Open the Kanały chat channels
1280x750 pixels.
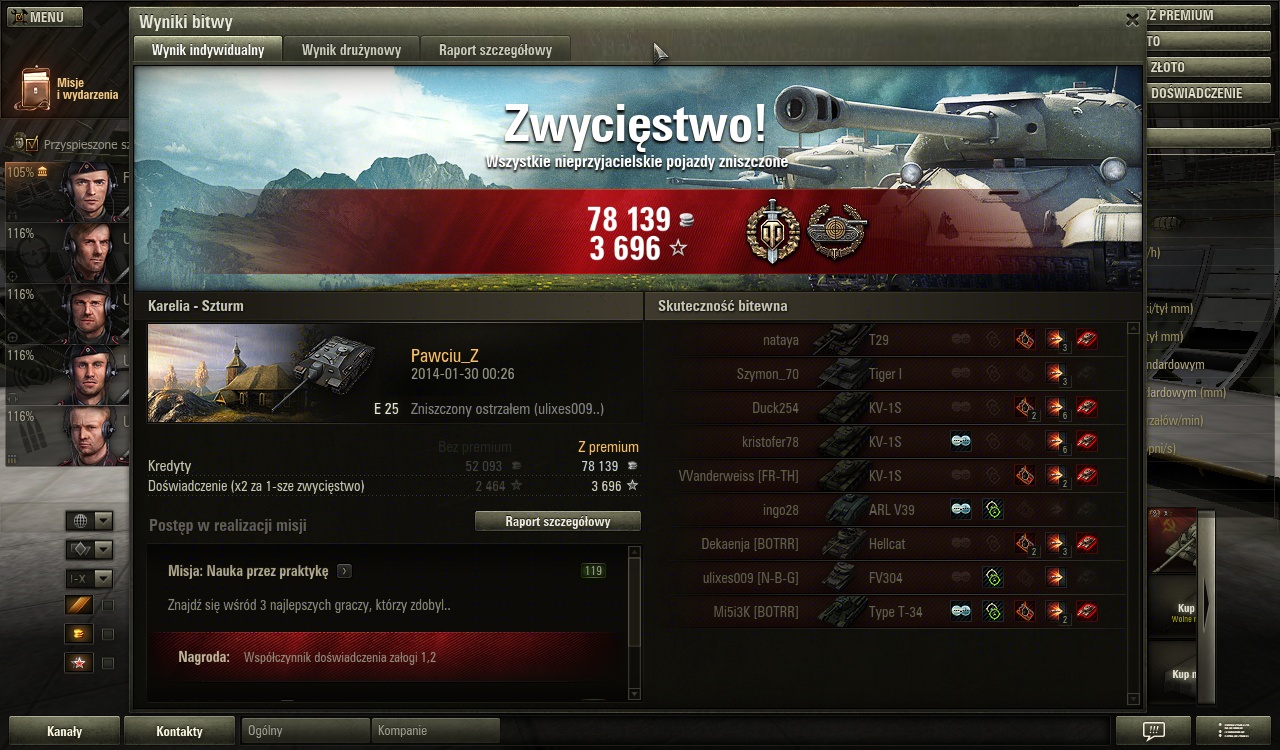coord(64,731)
